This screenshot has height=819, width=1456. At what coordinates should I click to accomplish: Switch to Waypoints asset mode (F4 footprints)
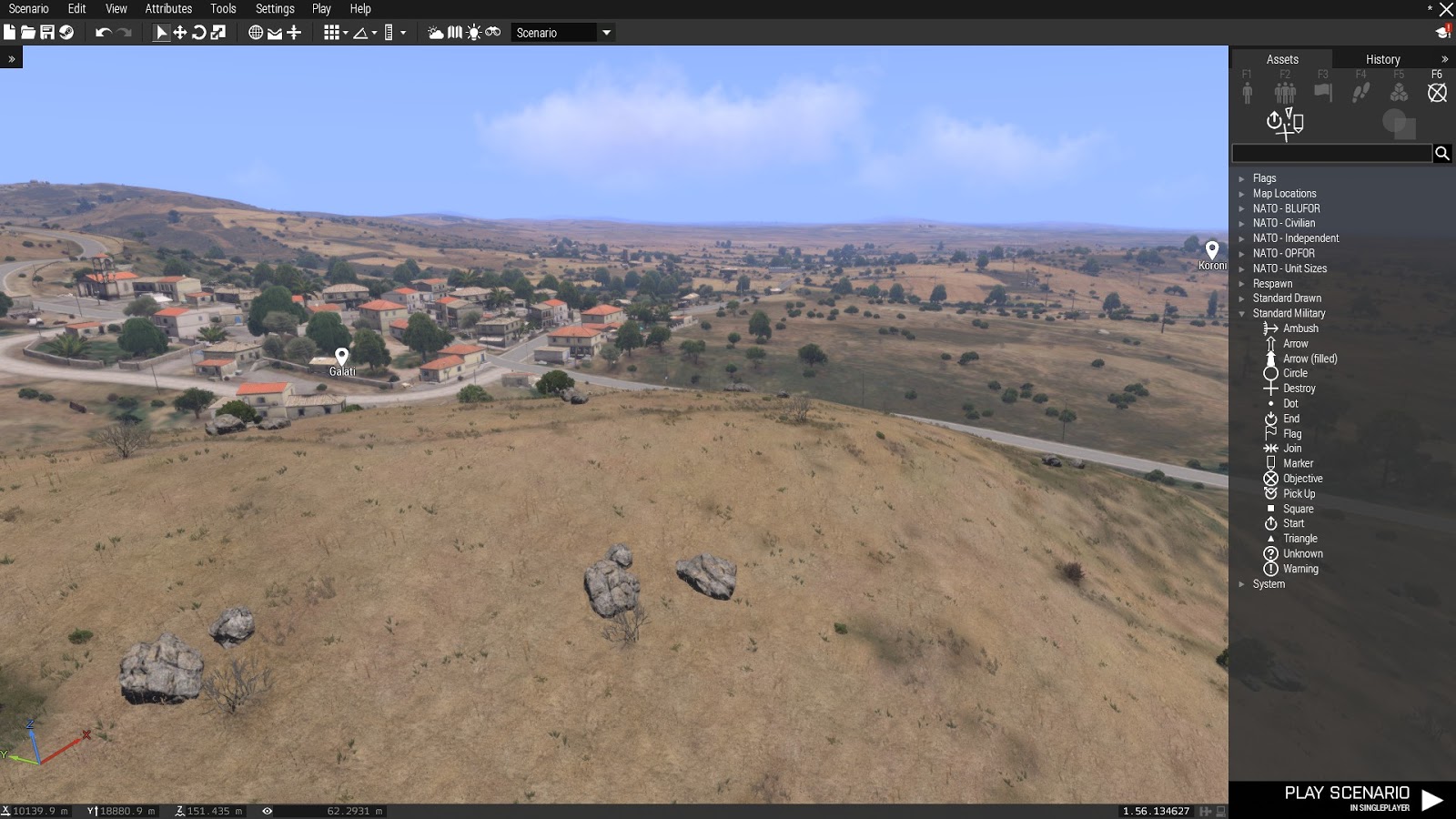pos(1360,91)
